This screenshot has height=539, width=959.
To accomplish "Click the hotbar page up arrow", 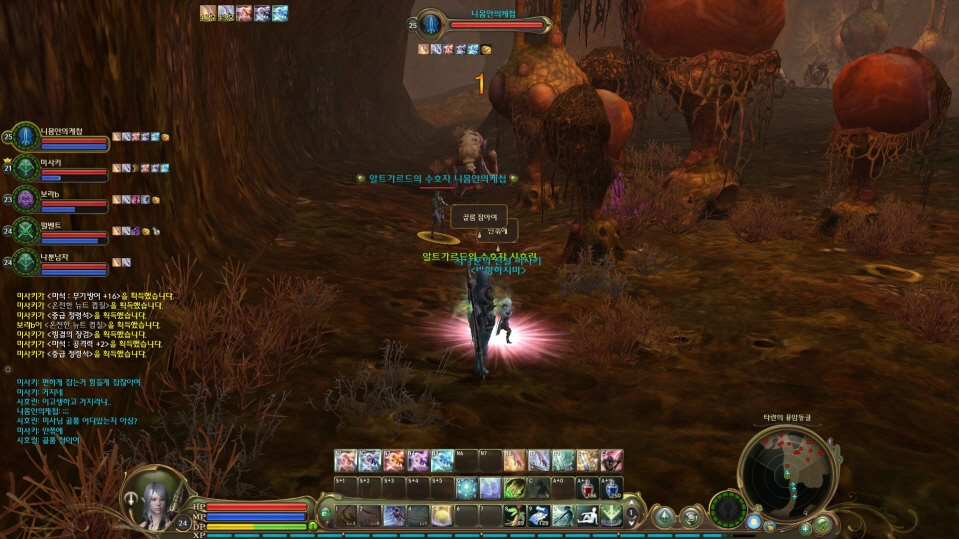I will (x=632, y=509).
